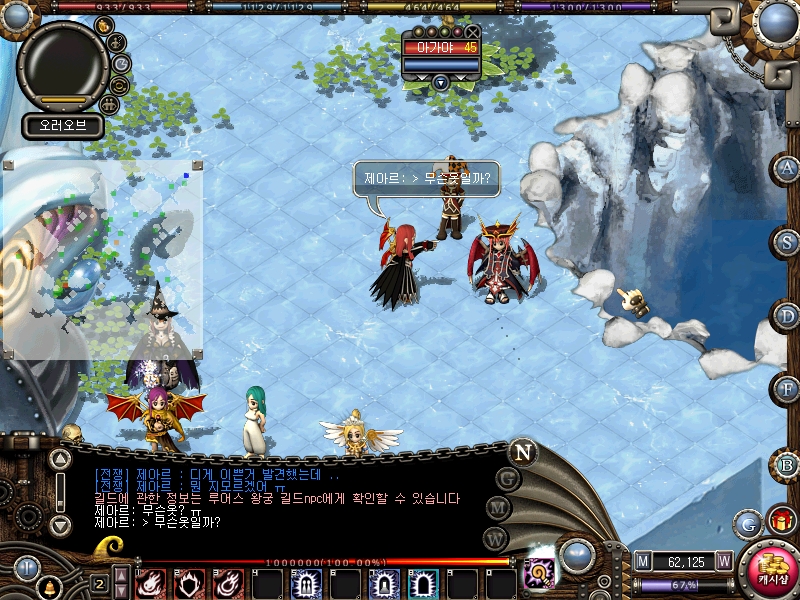Click the M button beside 62,125
Screen dimensions: 800x600
643,562
